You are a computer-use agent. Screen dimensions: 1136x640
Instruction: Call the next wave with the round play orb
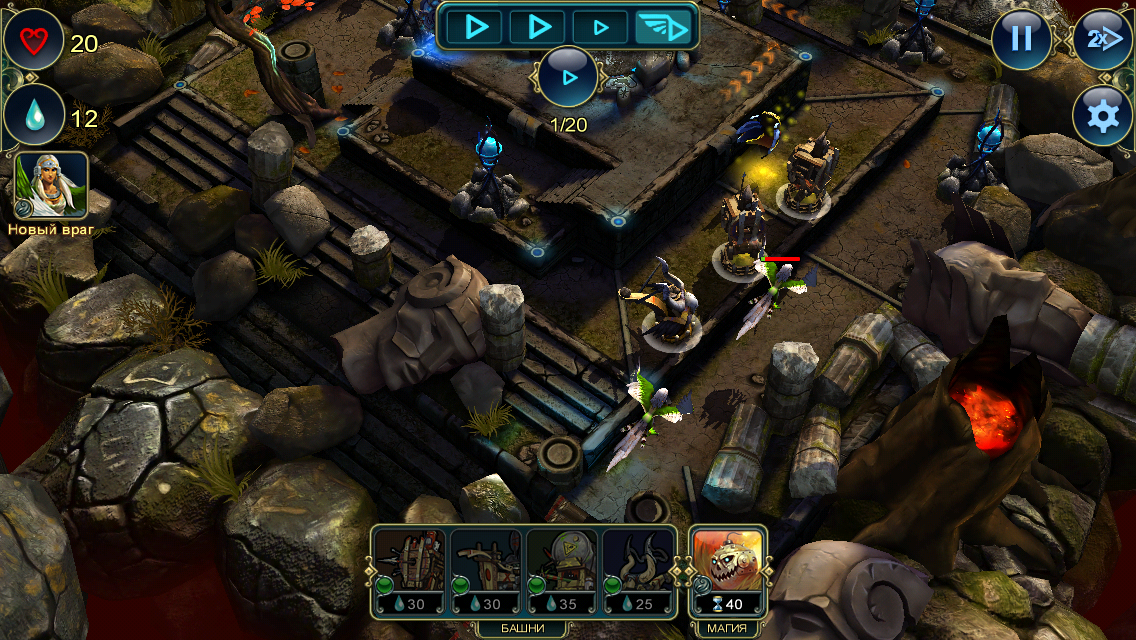(568, 77)
